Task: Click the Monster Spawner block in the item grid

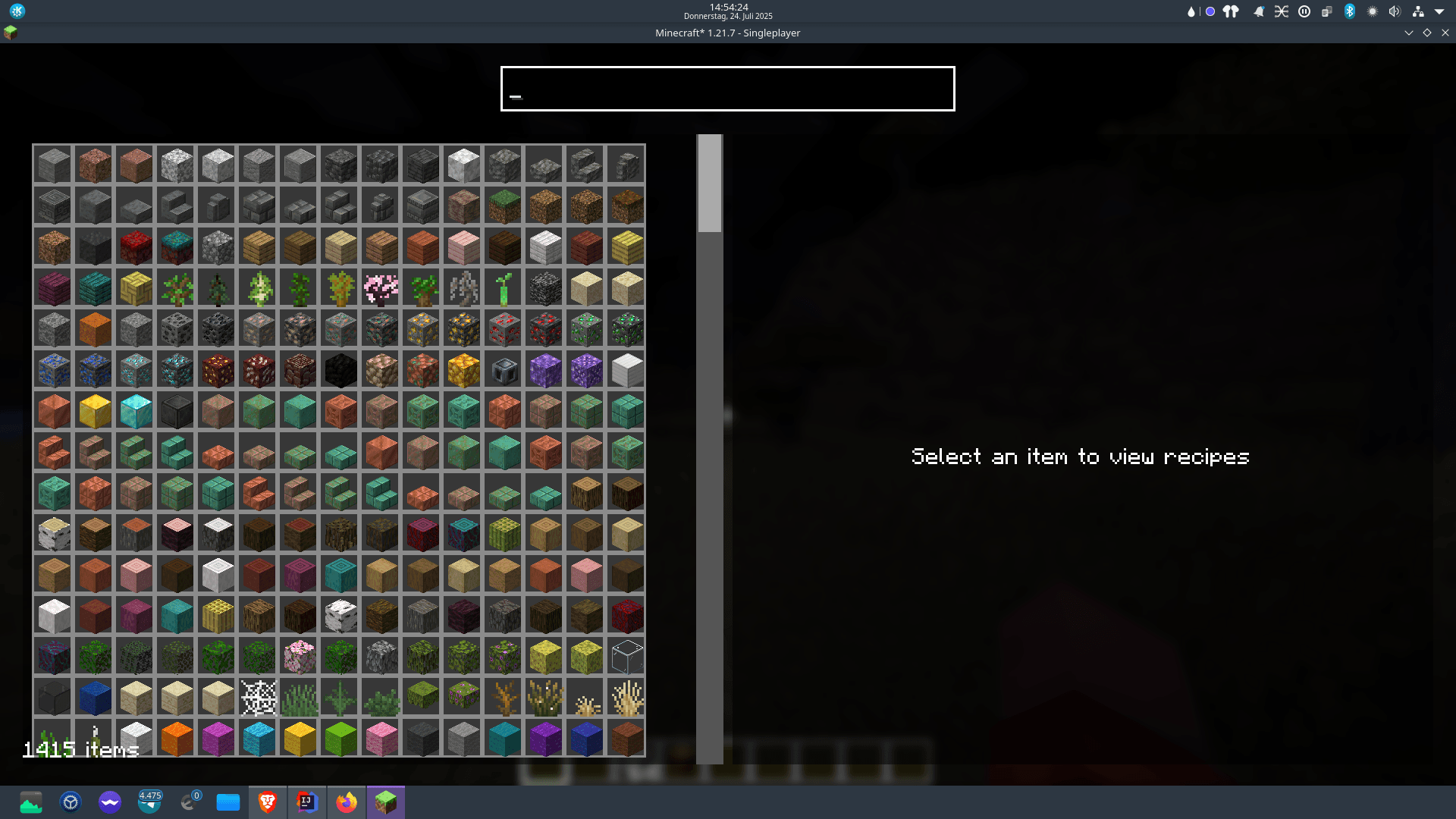Action: click(x=504, y=370)
